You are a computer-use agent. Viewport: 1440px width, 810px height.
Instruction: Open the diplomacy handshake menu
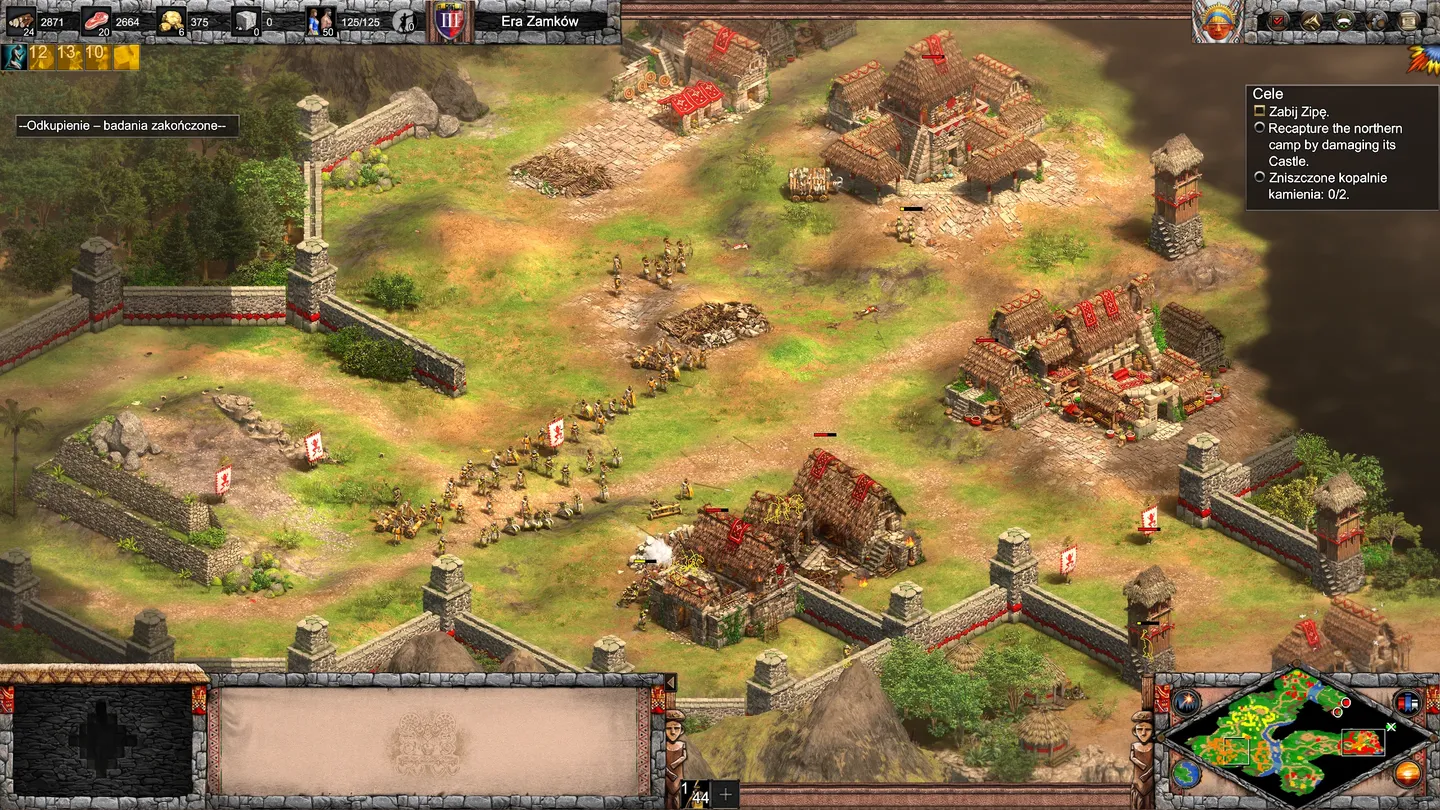(x=1311, y=20)
